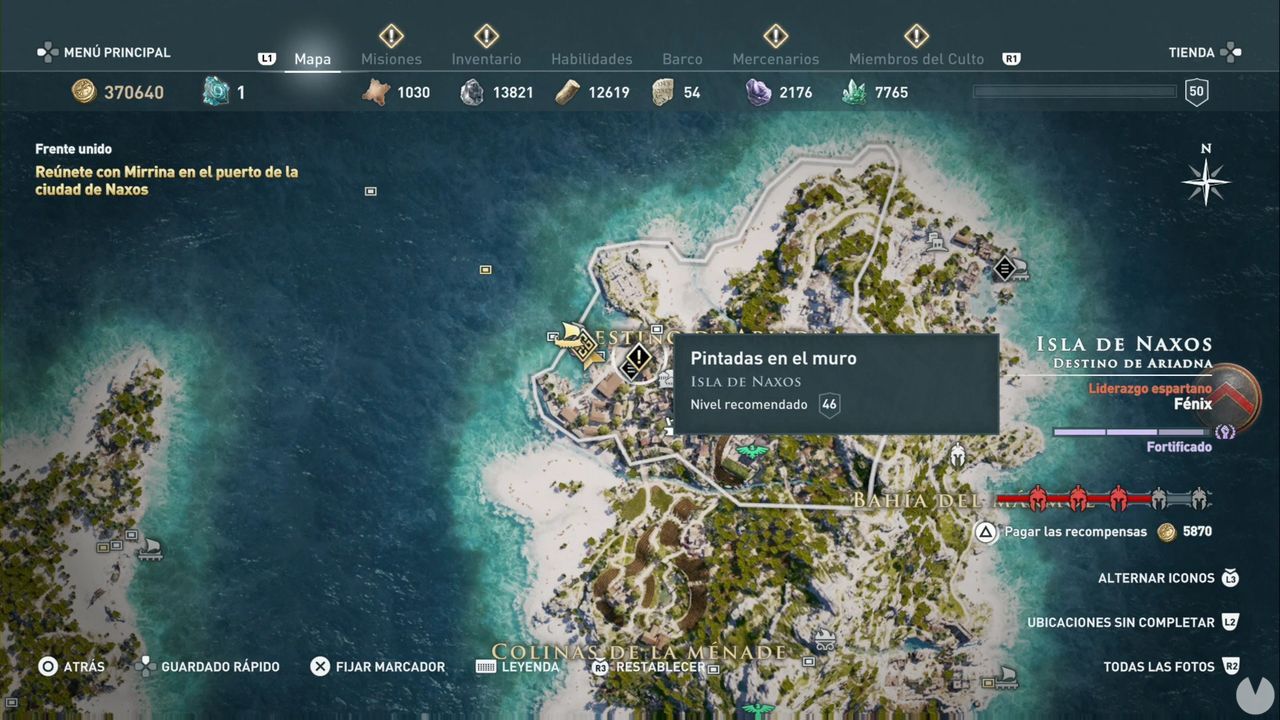
Task: Go to the Barco tab
Action: click(x=682, y=59)
